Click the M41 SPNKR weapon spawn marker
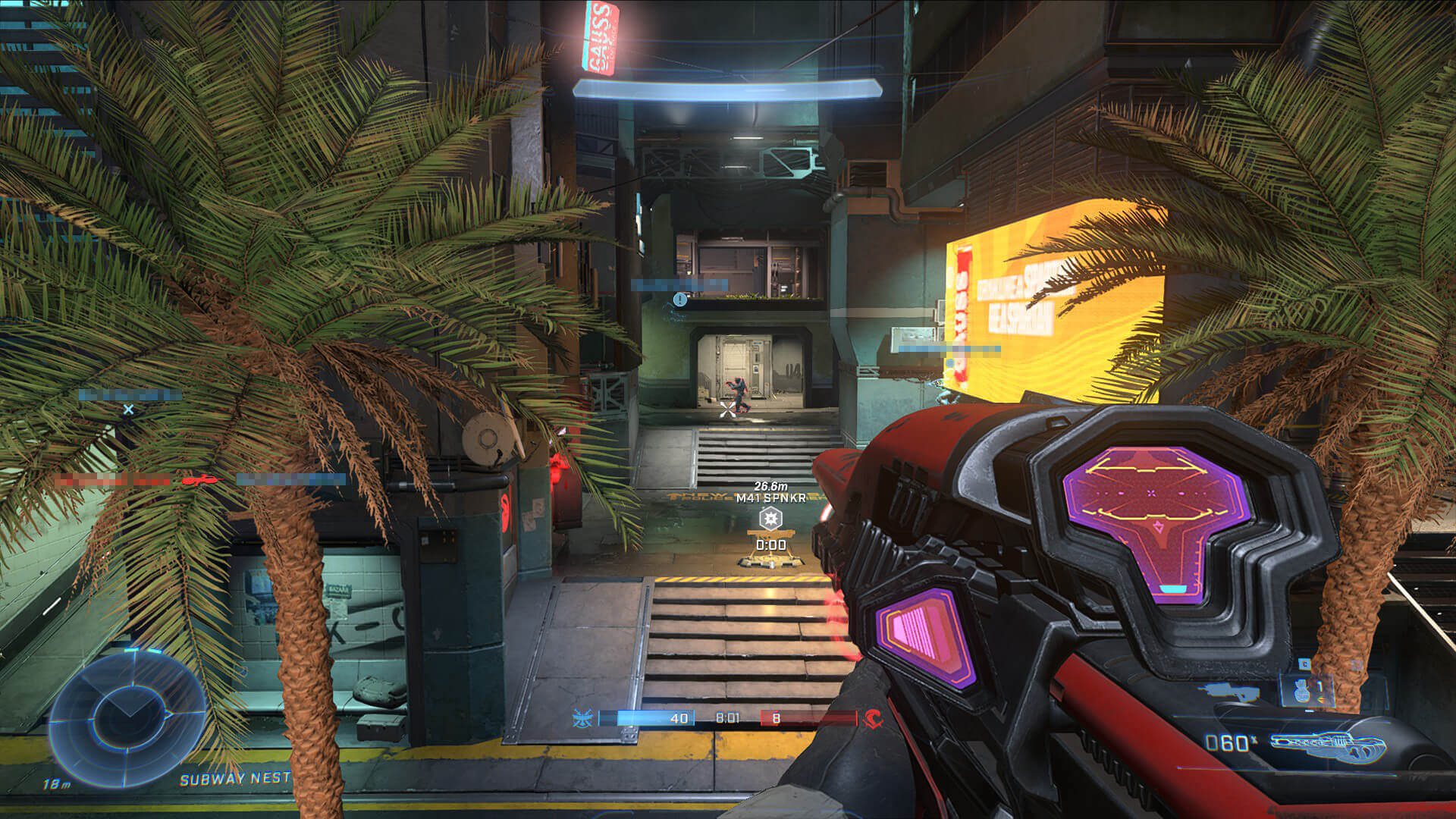 point(770,519)
